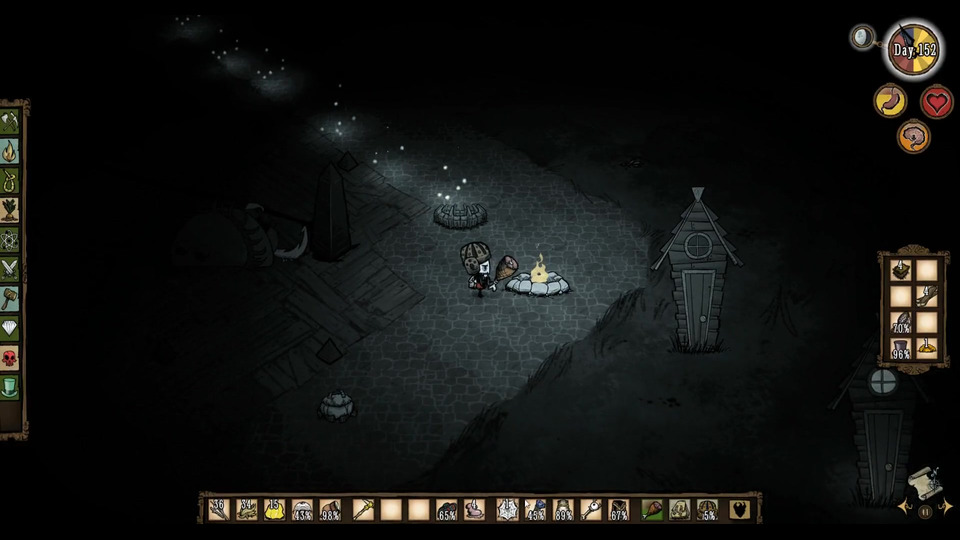The height and width of the screenshot is (540, 960).
Task: Click the magnifying glass beside the day clock
Action: 861,38
